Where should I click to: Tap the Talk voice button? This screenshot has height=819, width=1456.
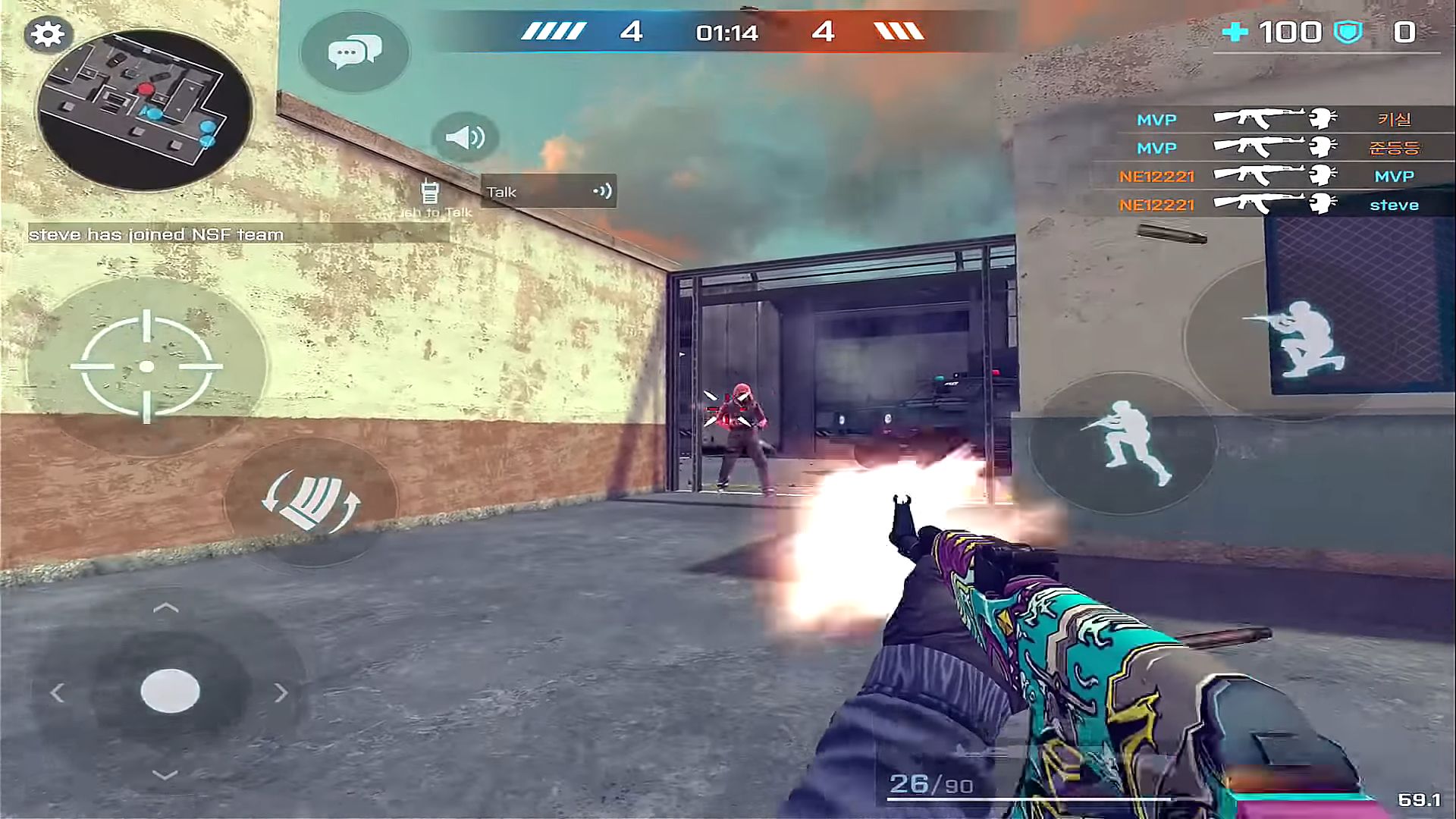(548, 191)
